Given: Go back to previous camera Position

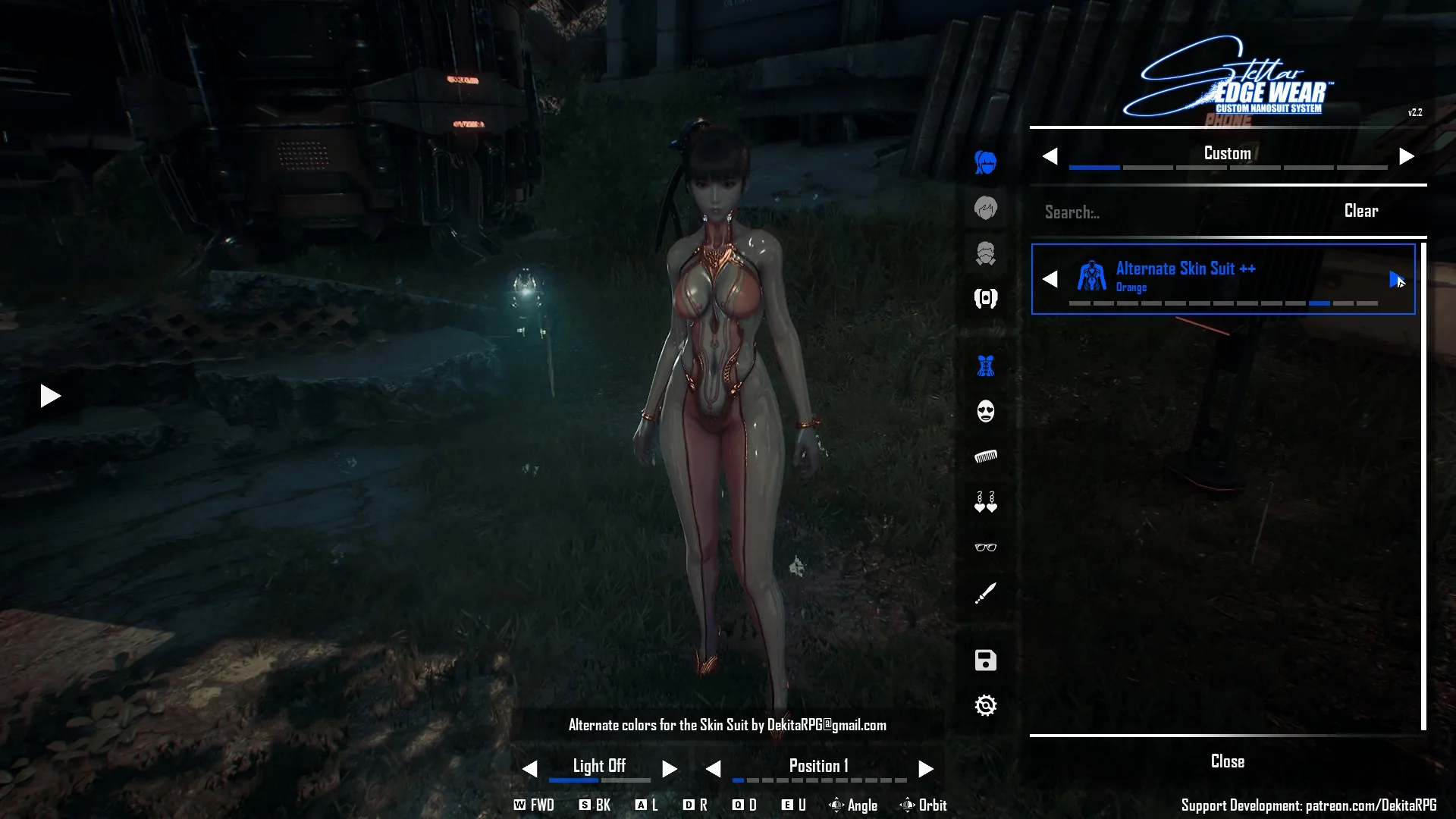Looking at the screenshot, I should [713, 769].
